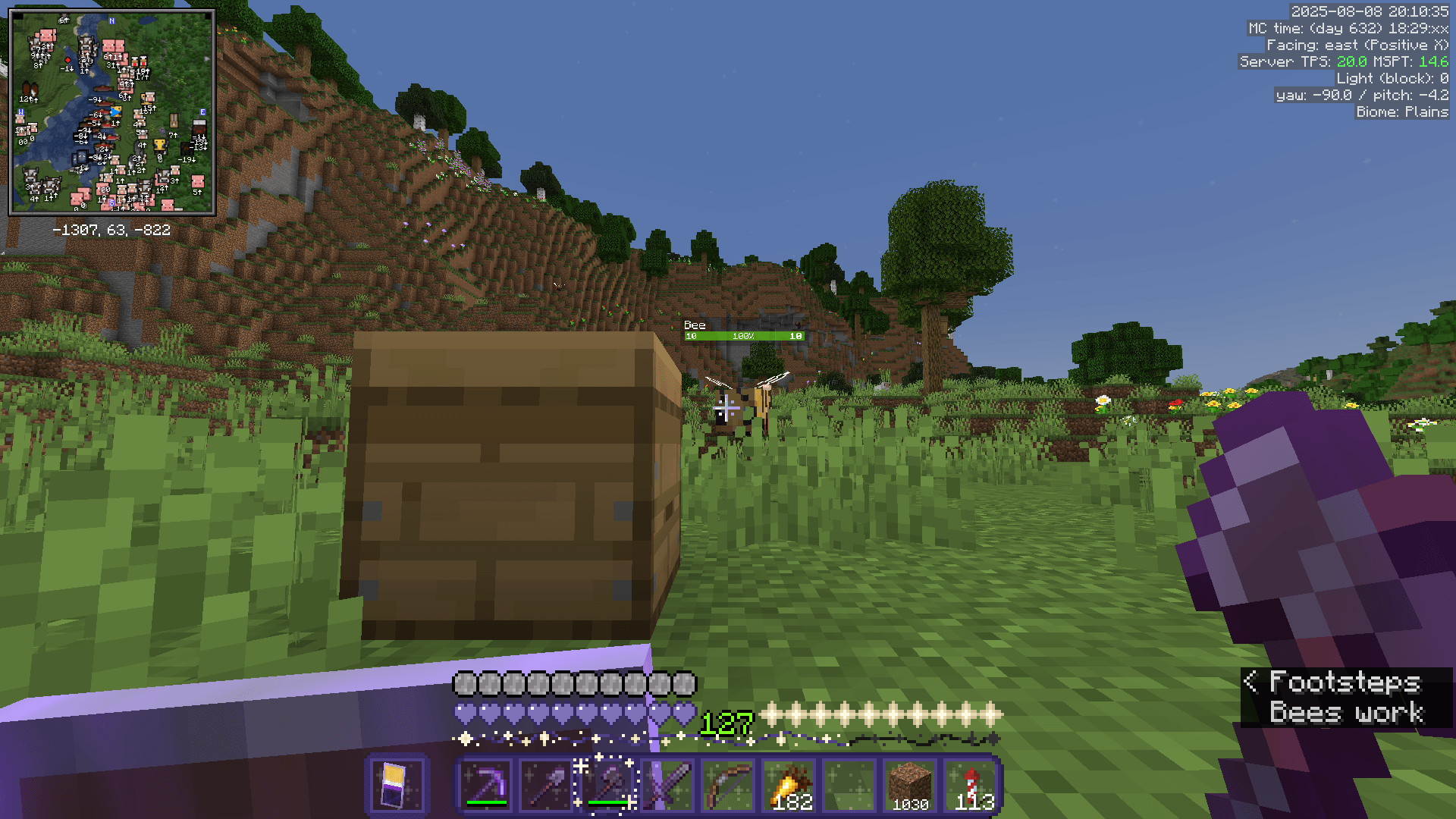Image resolution: width=1456 pixels, height=819 pixels.
Task: Click the Bee's green health bar
Action: tap(743, 334)
